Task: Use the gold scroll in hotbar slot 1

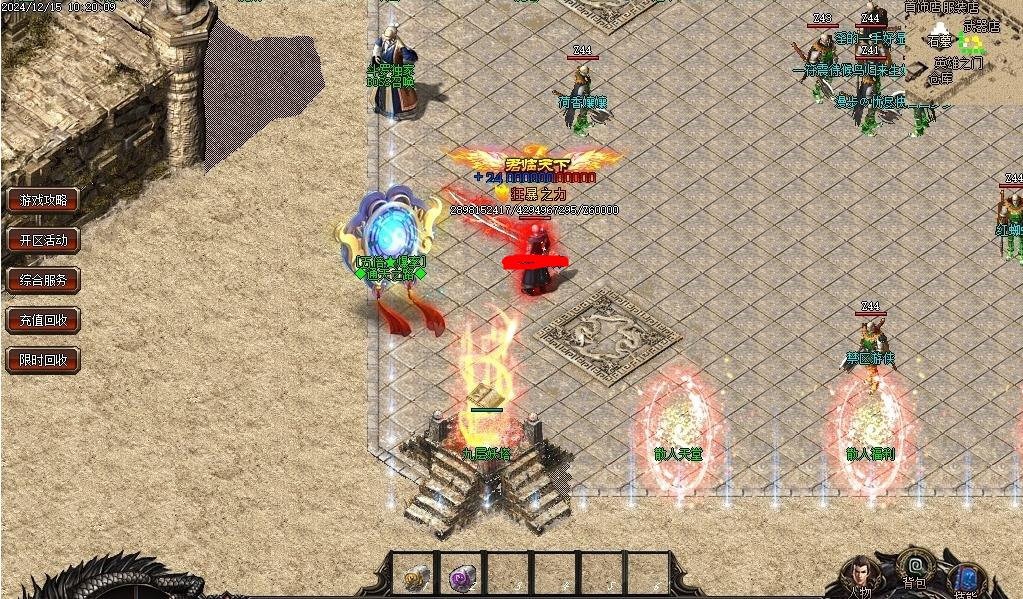Action: [414, 576]
